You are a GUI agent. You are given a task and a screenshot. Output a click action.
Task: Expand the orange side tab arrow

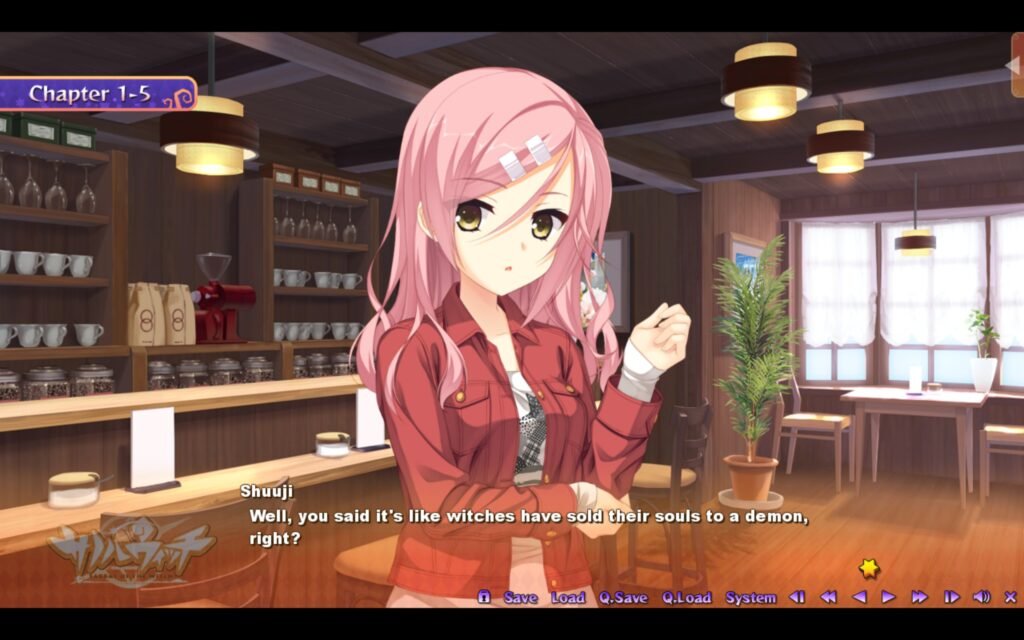click(1015, 65)
